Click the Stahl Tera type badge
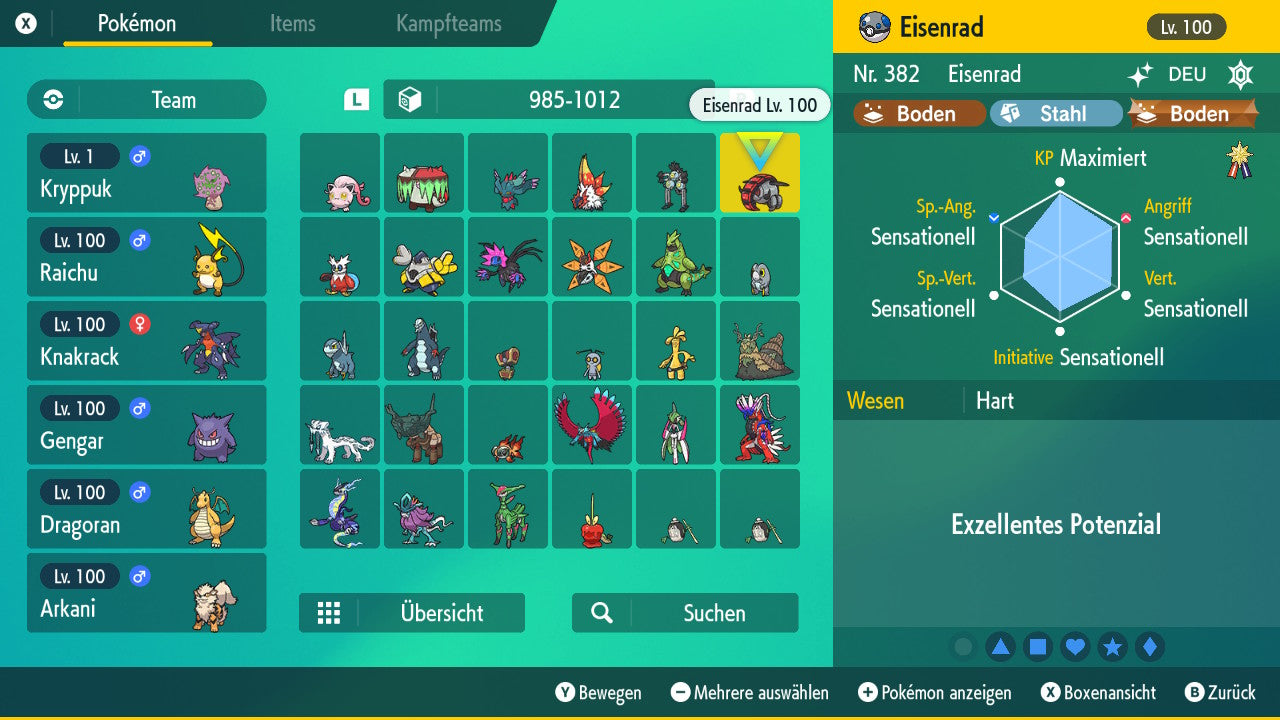1280x720 pixels. coord(1056,113)
